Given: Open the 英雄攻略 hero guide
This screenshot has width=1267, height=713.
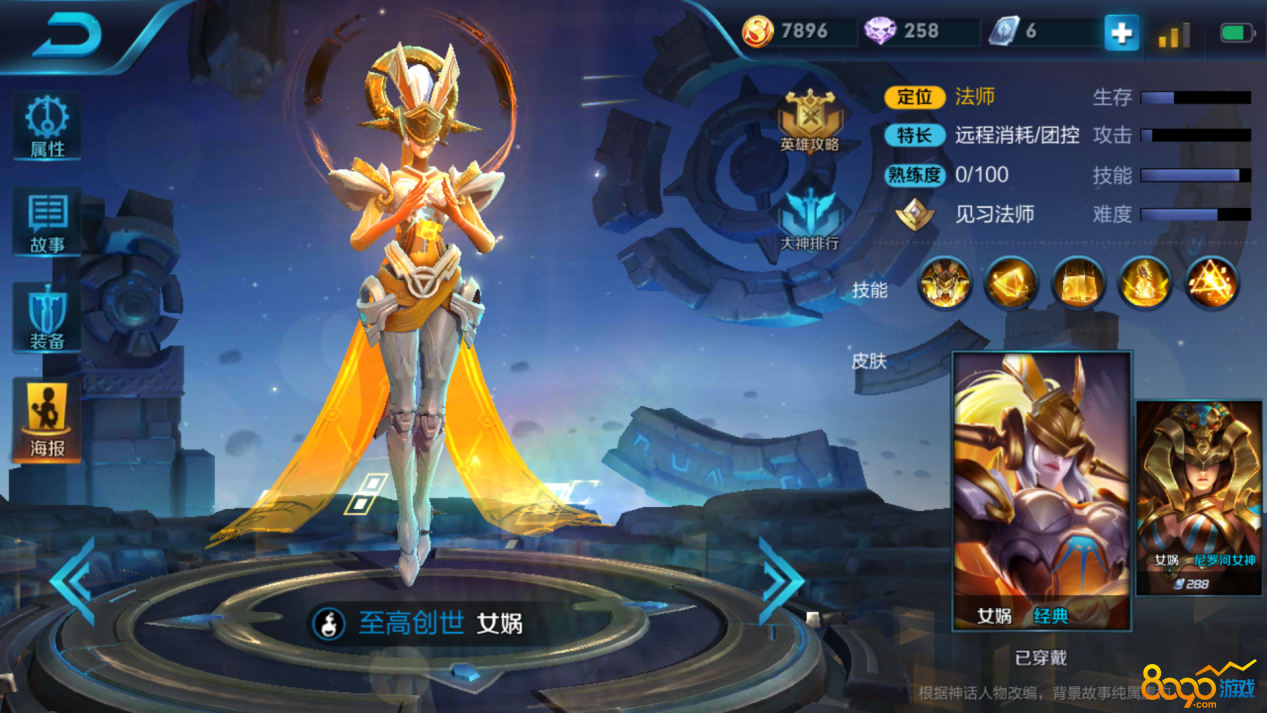Looking at the screenshot, I should tap(810, 122).
